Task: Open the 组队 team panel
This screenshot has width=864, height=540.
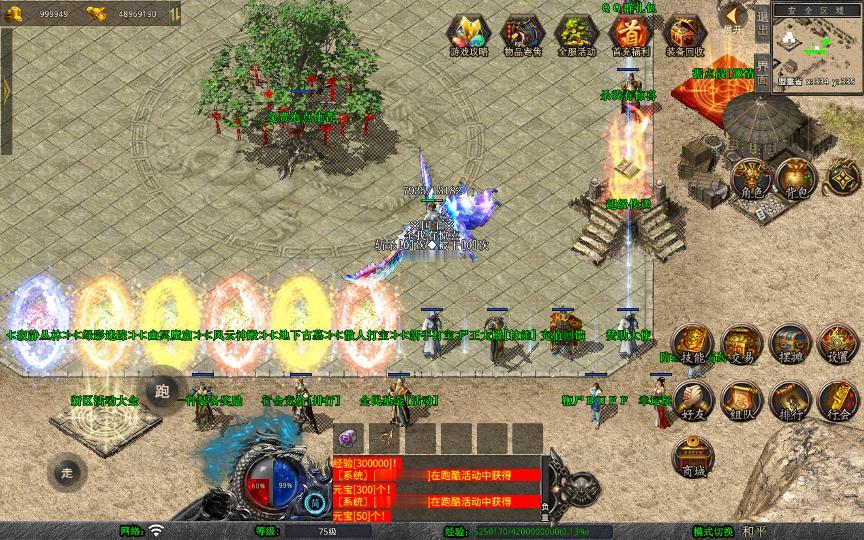Action: pos(741,397)
